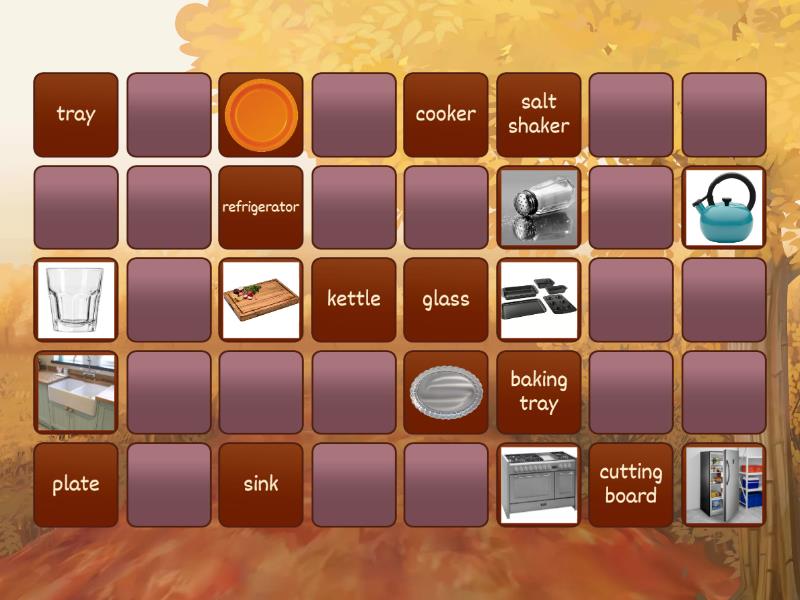The height and width of the screenshot is (600, 800).
Task: Click the 'kettle' word card
Action: click(x=354, y=299)
